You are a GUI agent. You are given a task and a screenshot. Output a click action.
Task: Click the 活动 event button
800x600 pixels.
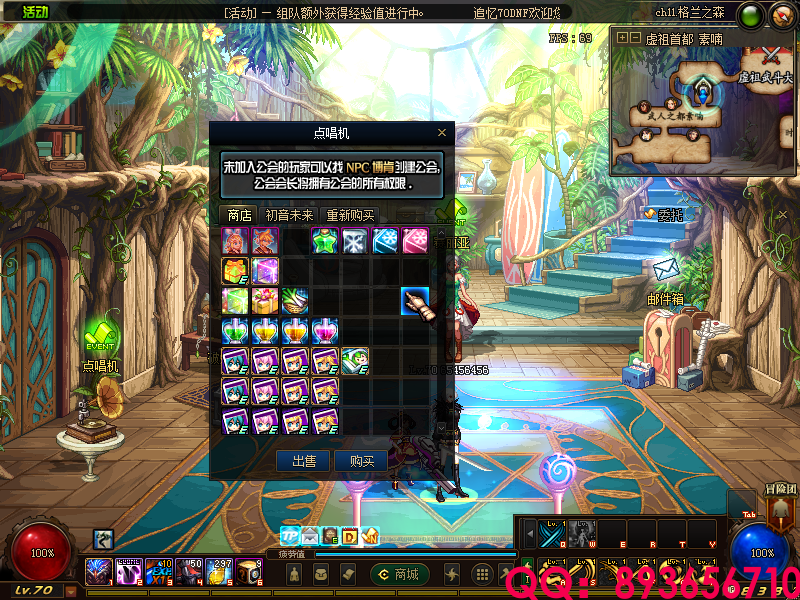click(34, 12)
